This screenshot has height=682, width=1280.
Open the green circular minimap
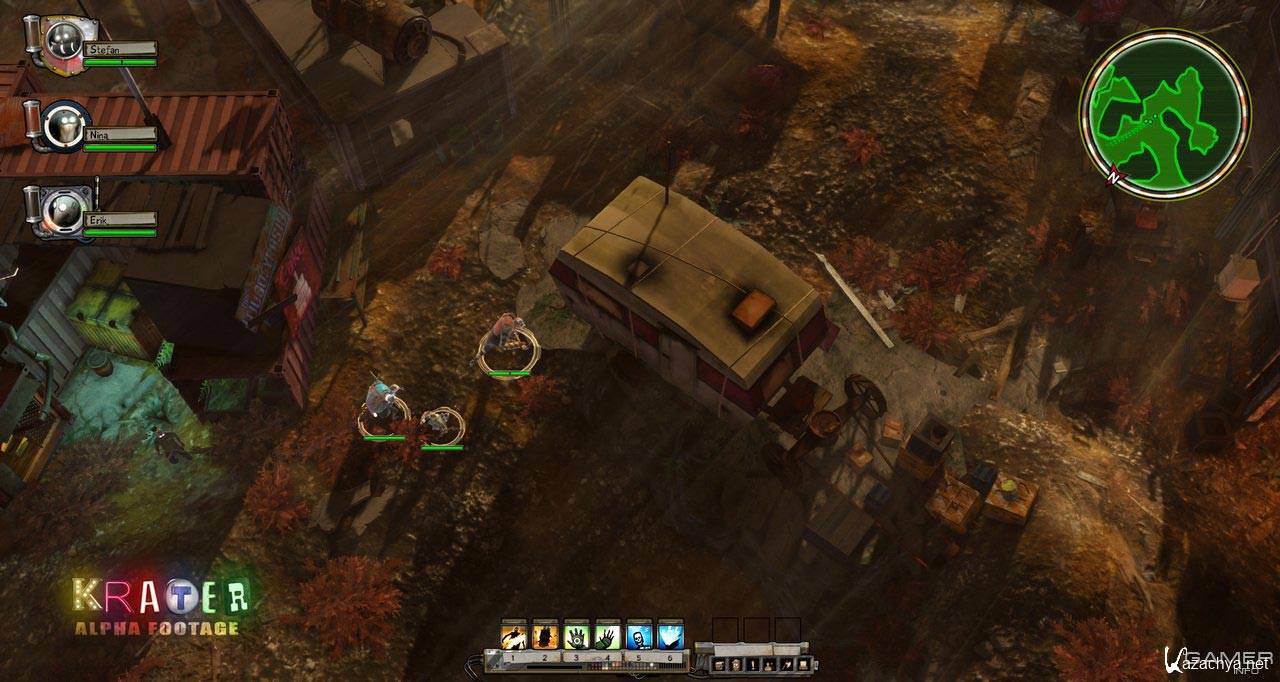[1164, 113]
